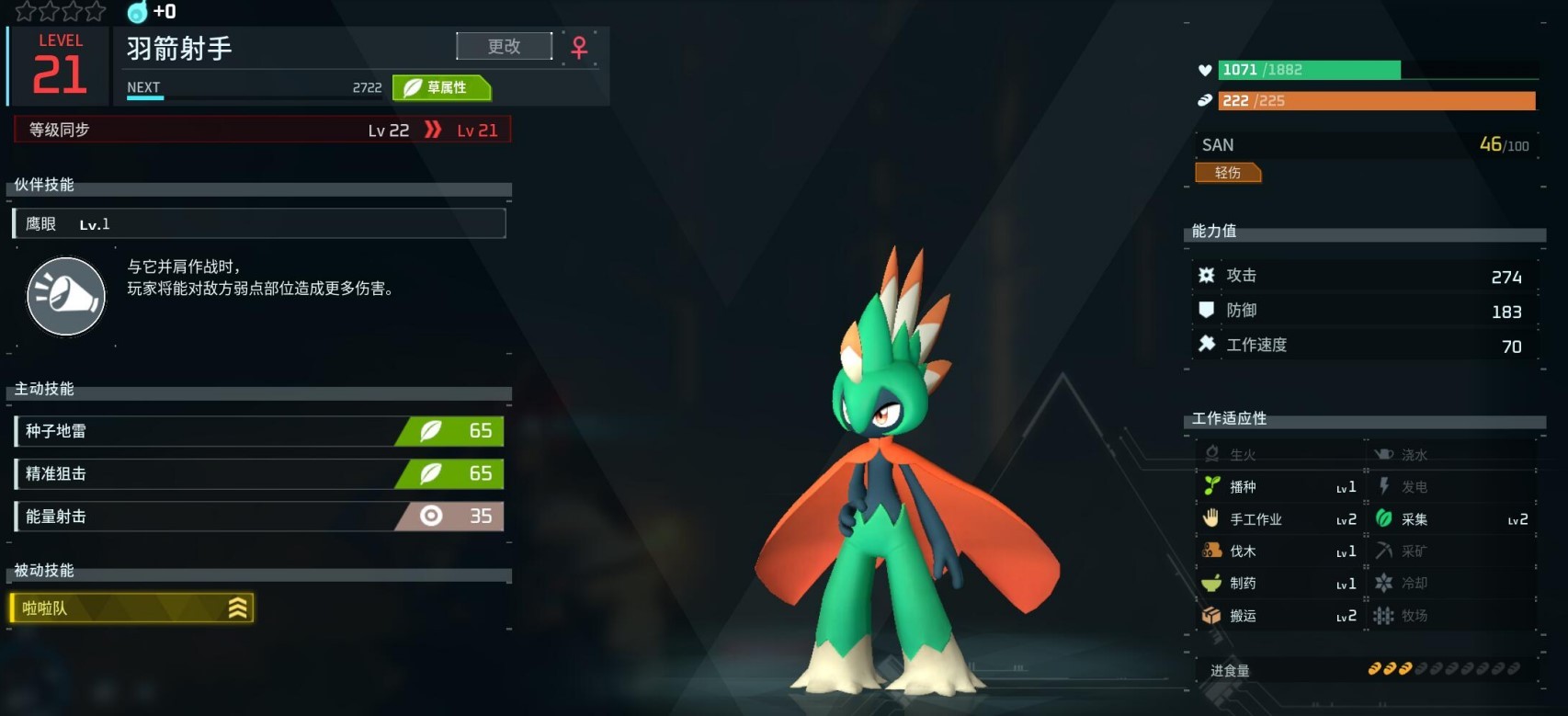The width and height of the screenshot is (1568, 716).
Task: Click the 搬运 work suitability entry
Action: coord(1278,616)
